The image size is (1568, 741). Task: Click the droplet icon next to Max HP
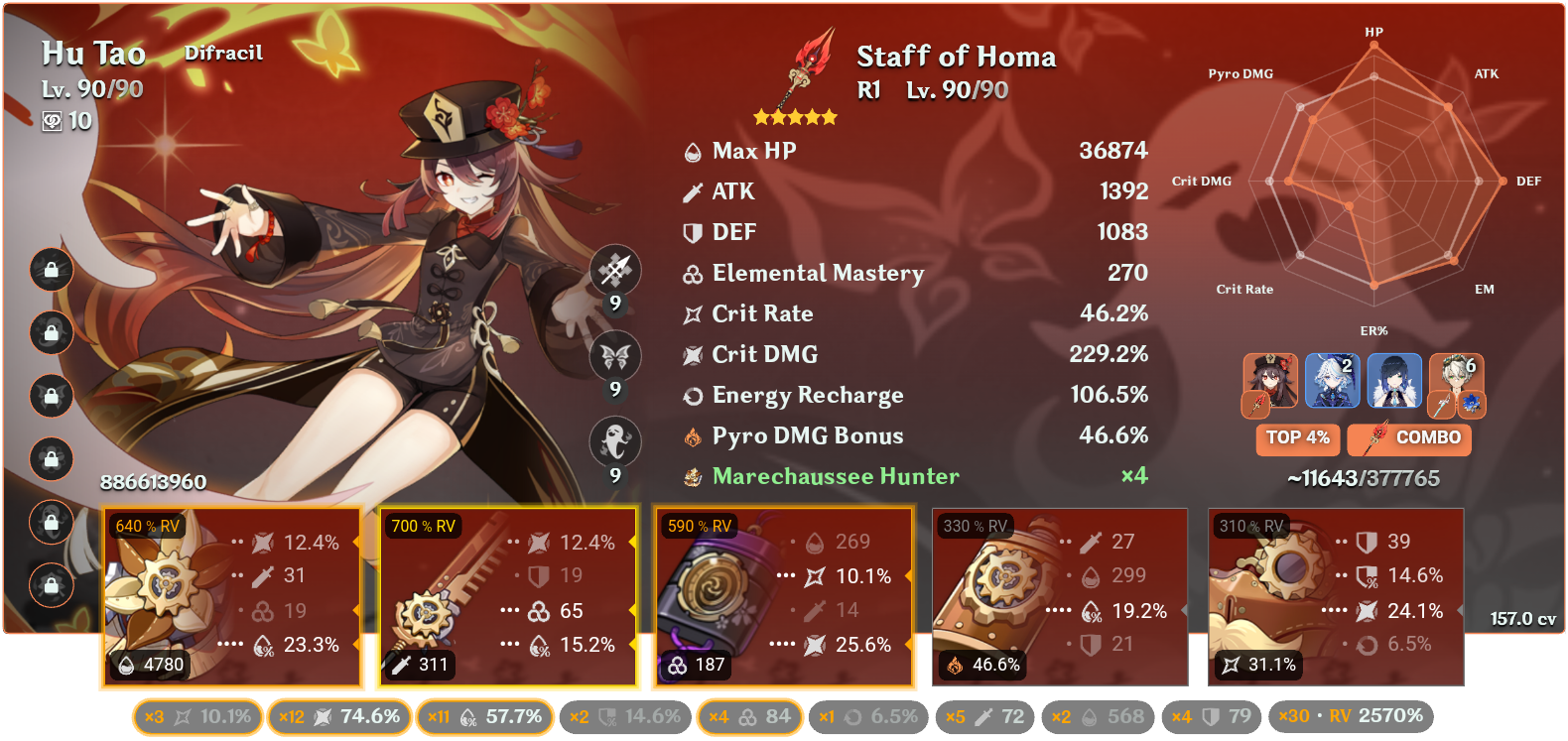pyautogui.click(x=692, y=151)
